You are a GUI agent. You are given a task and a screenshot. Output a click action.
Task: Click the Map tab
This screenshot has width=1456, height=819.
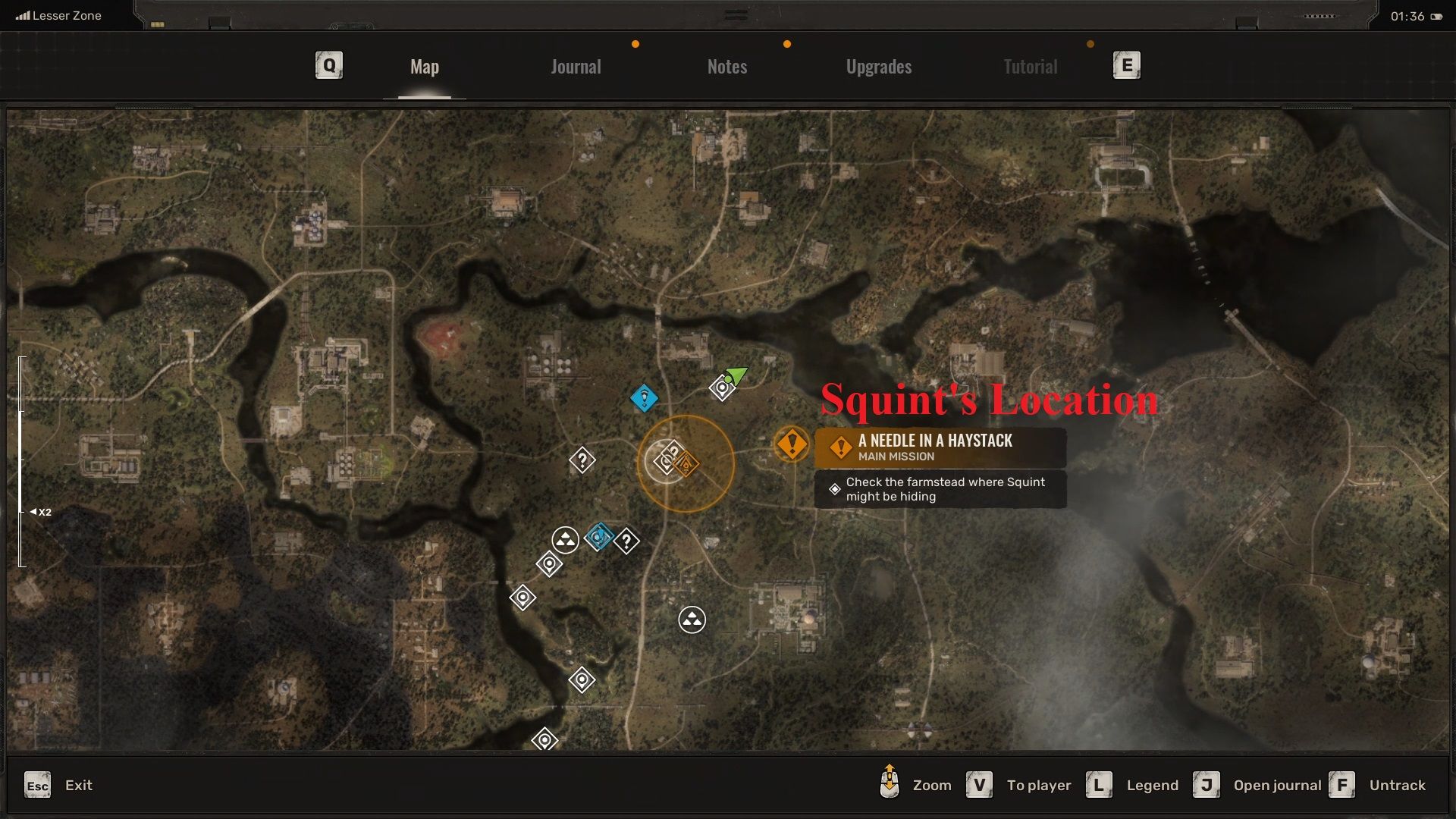[424, 67]
